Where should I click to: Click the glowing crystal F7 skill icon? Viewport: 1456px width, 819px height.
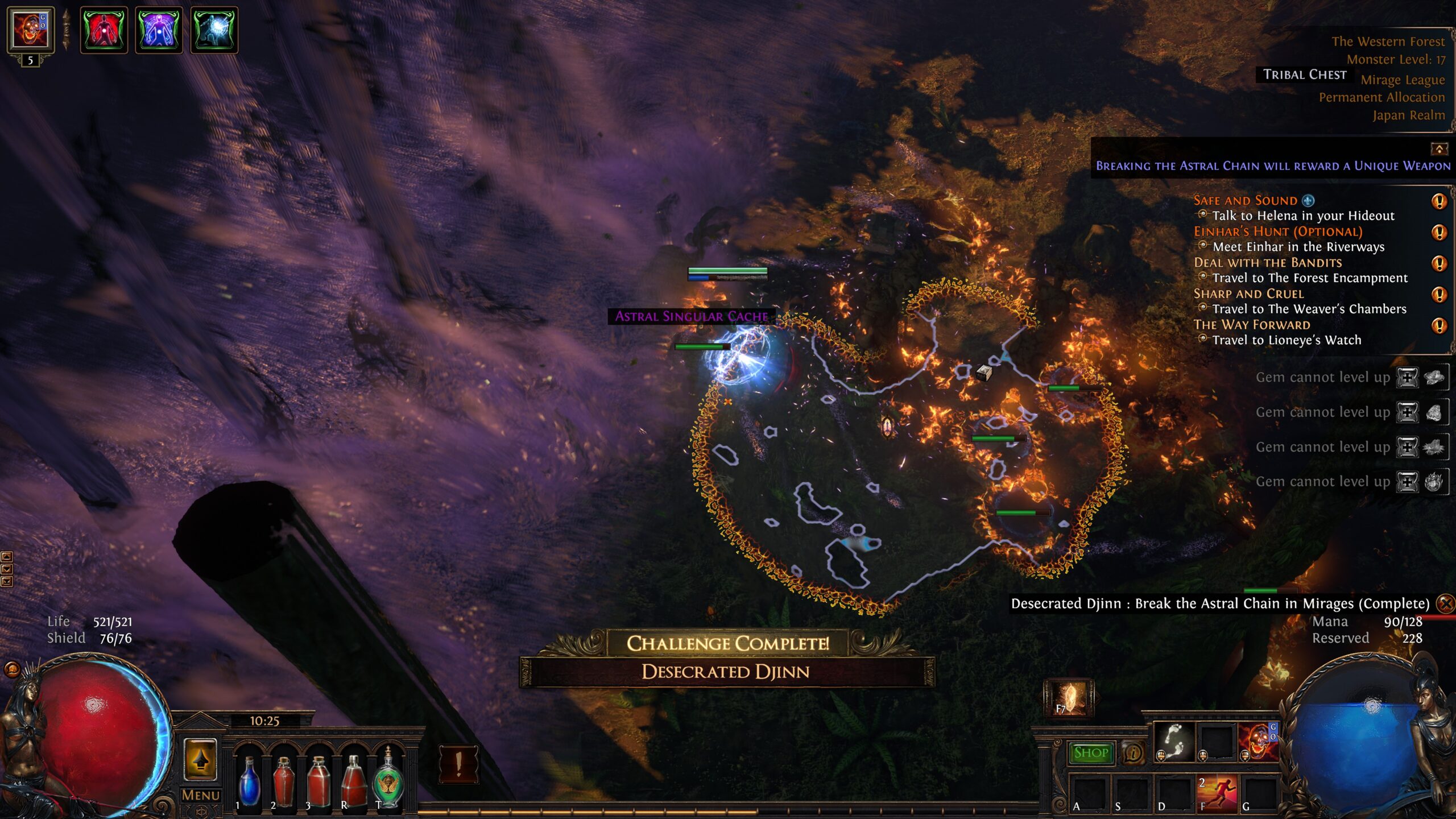[x=1069, y=698]
